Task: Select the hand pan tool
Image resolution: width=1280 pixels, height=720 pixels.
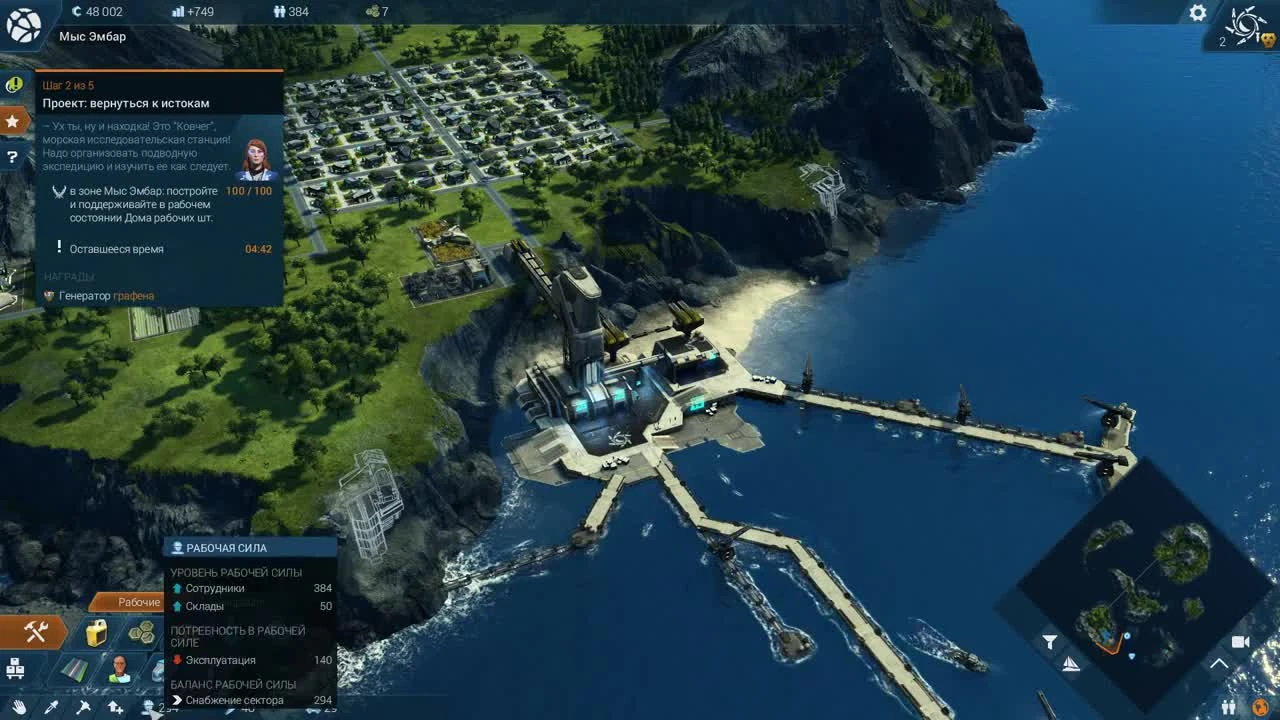Action: (20, 708)
